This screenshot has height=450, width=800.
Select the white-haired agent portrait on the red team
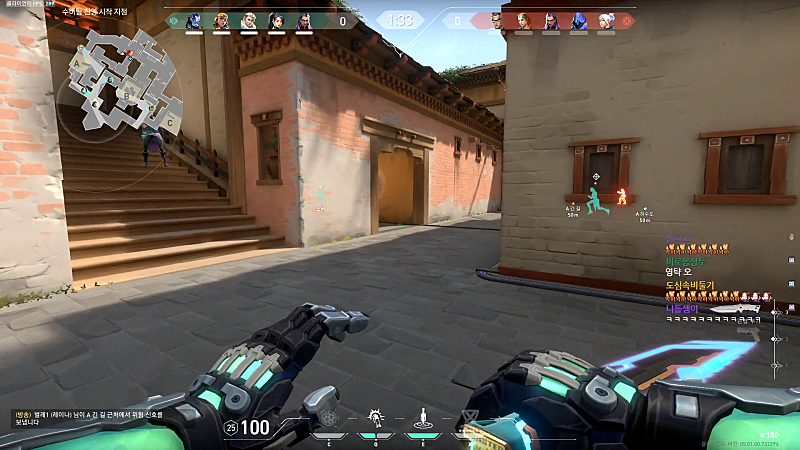coord(605,20)
